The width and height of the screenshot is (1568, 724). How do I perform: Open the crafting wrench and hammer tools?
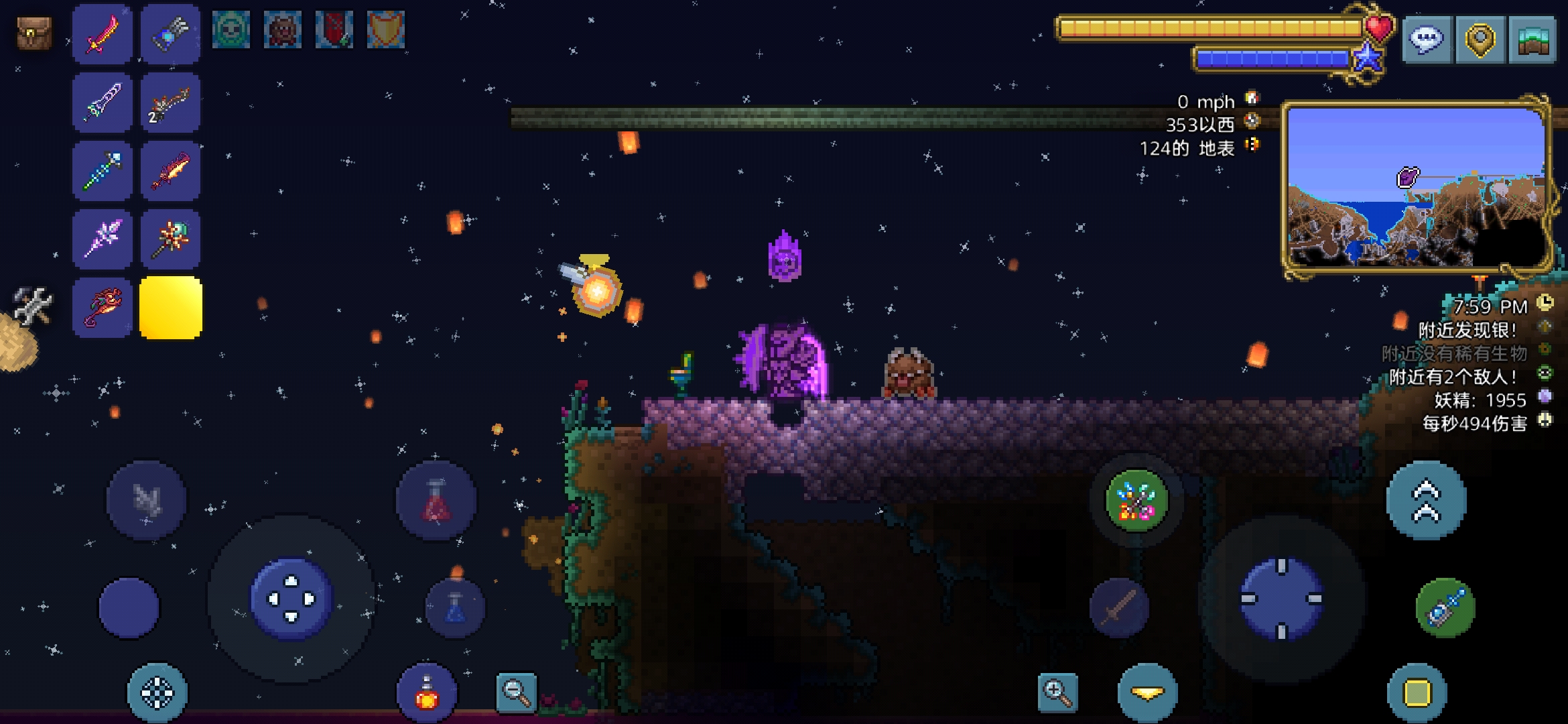coord(31,305)
